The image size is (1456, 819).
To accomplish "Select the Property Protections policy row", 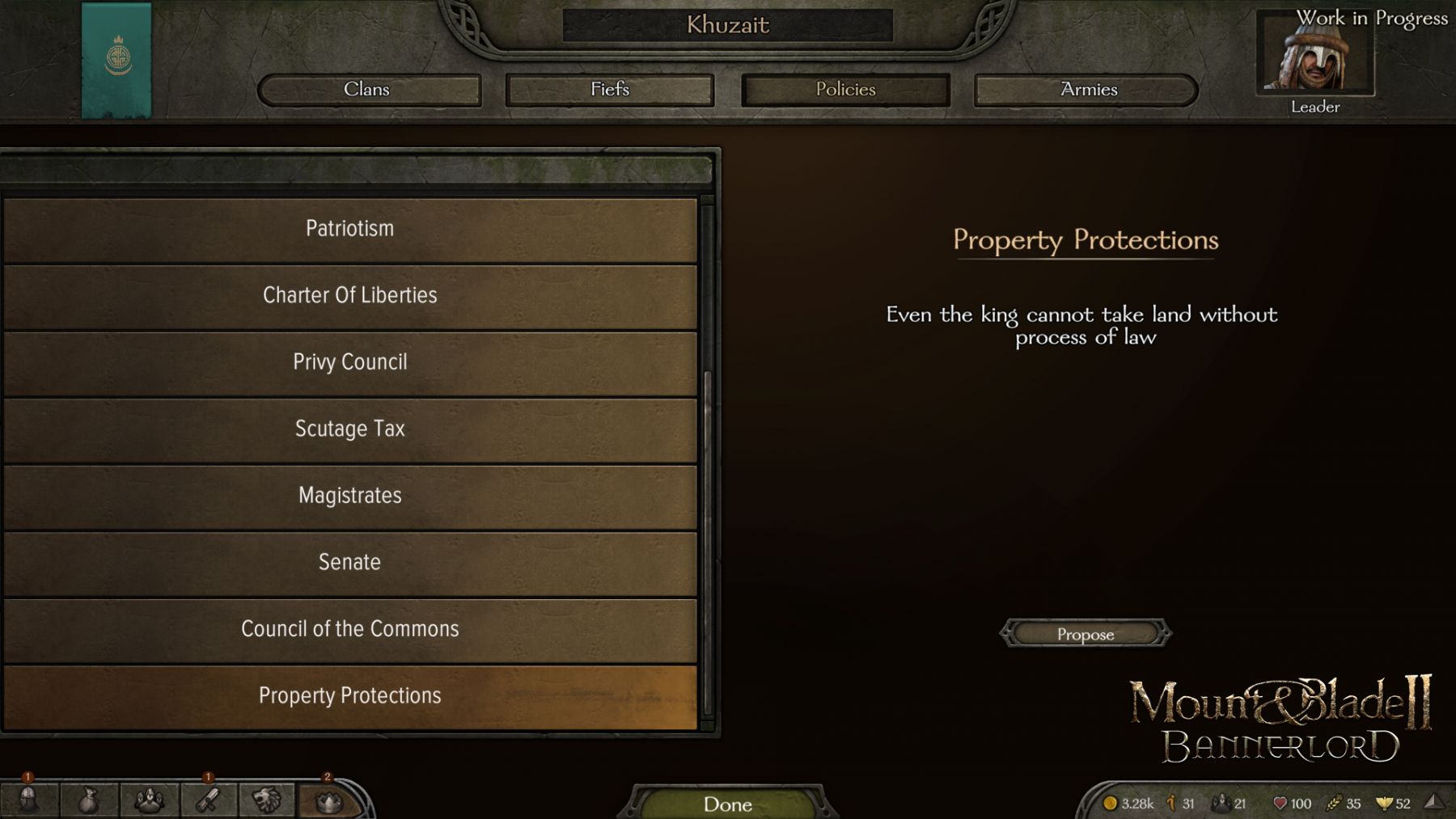I will tap(349, 696).
